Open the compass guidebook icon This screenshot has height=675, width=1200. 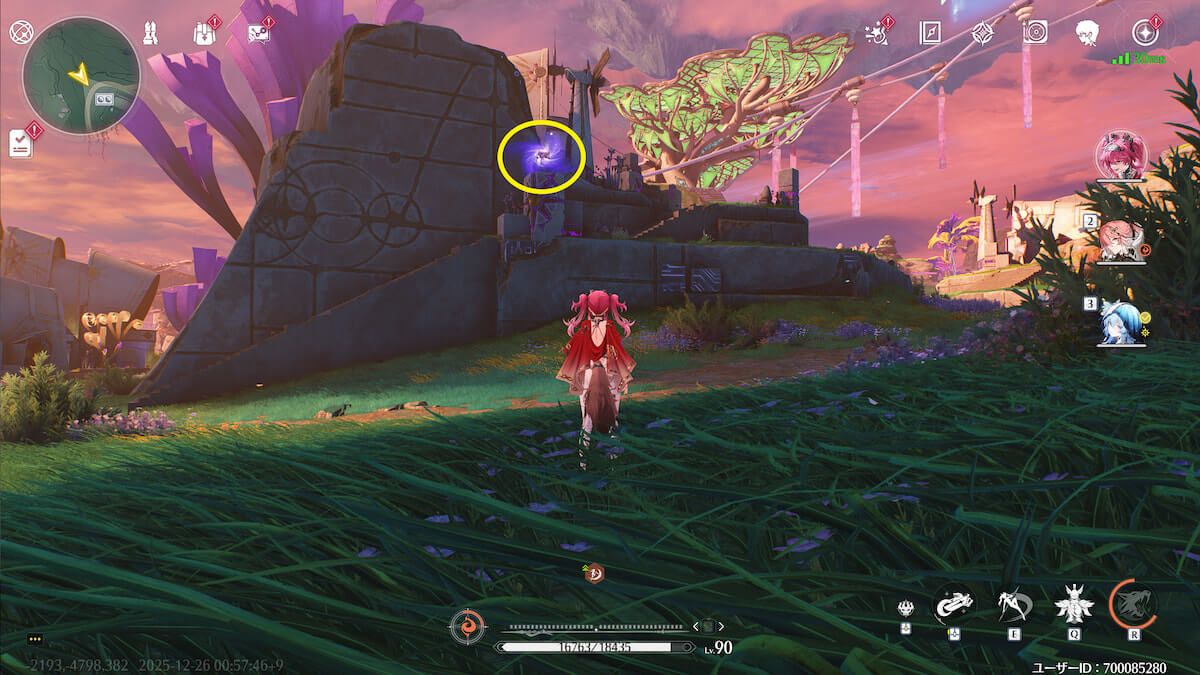click(930, 32)
